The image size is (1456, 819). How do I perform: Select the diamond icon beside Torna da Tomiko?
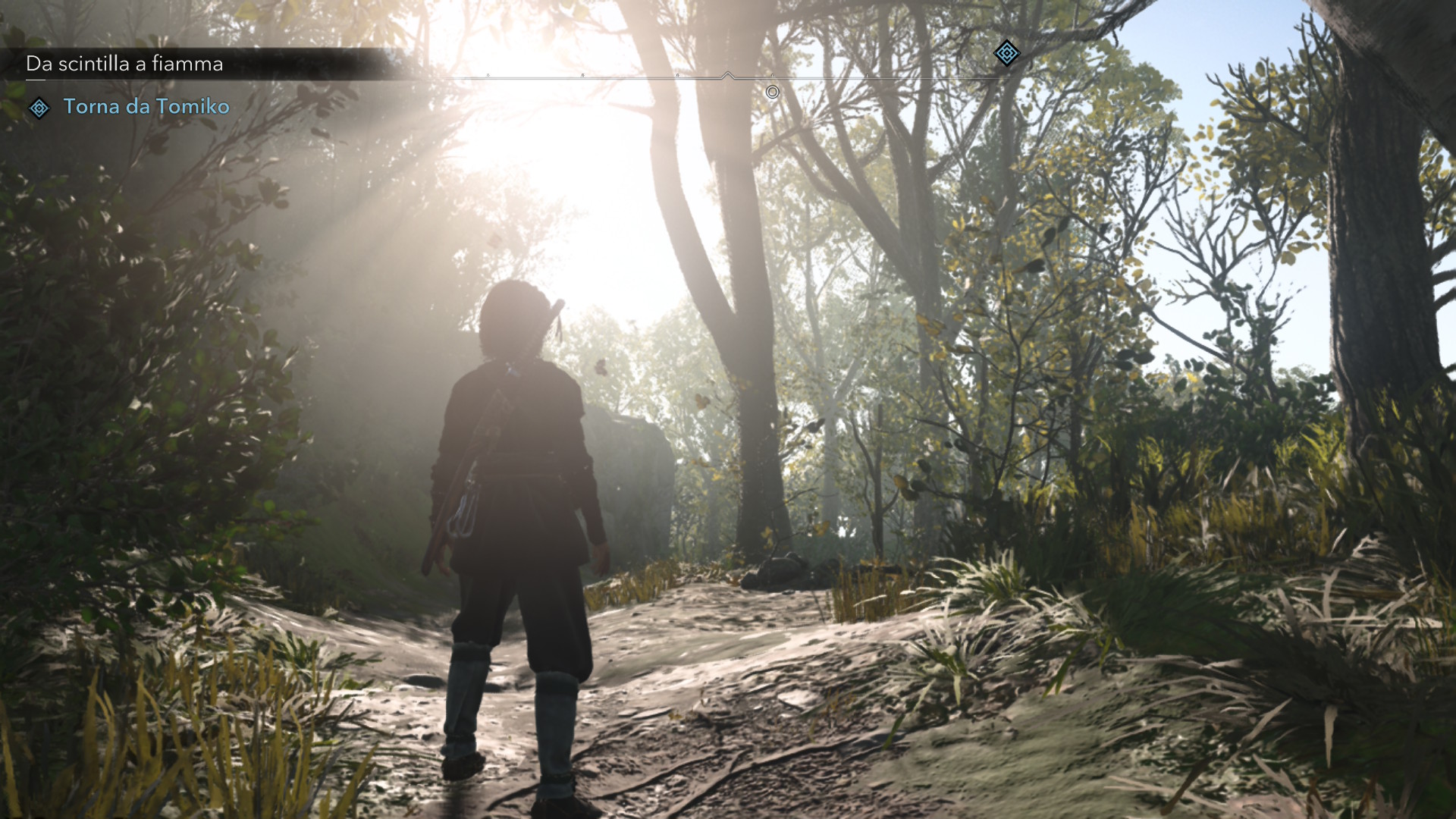coord(39,108)
